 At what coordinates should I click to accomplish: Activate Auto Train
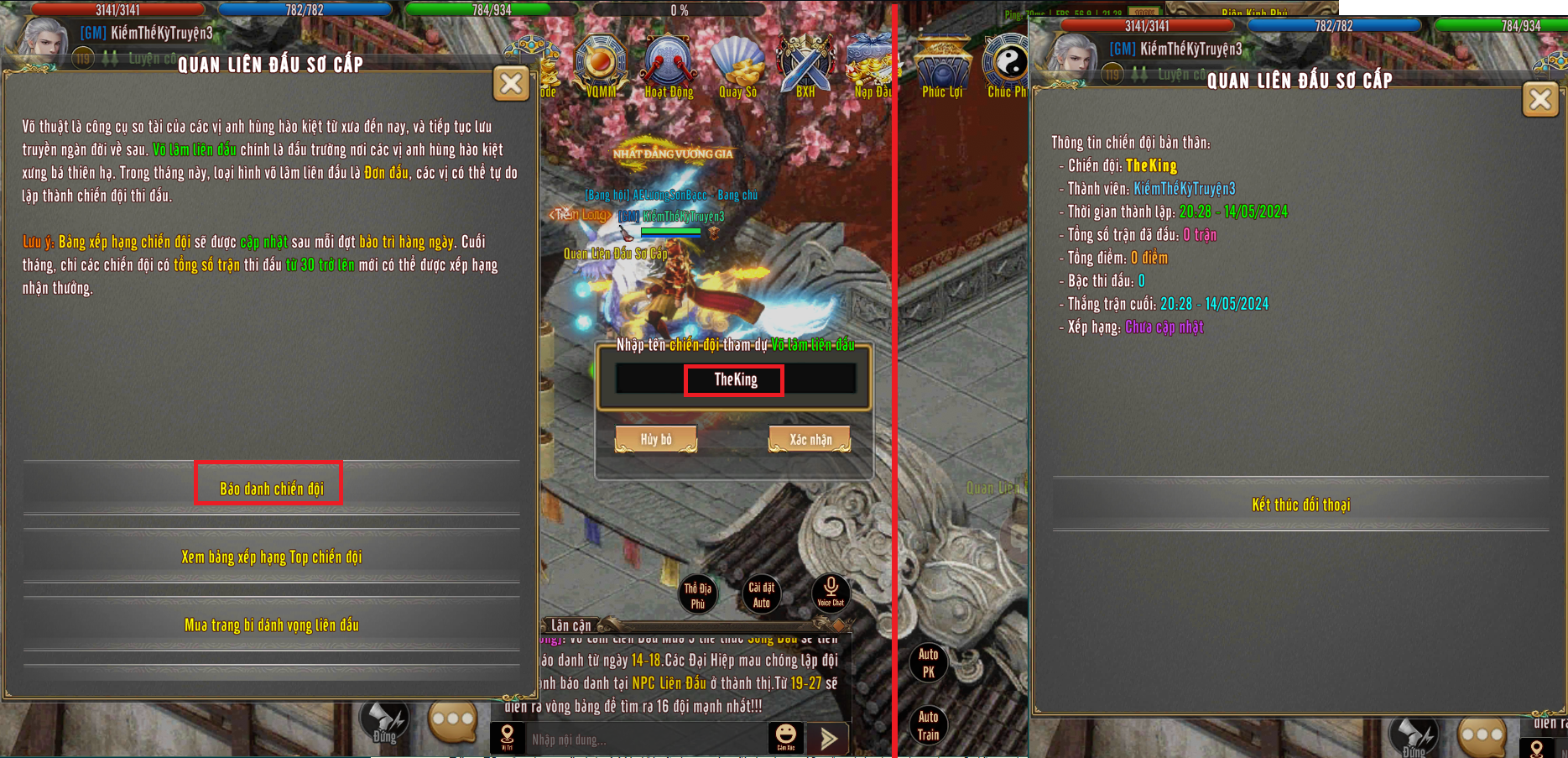928,725
